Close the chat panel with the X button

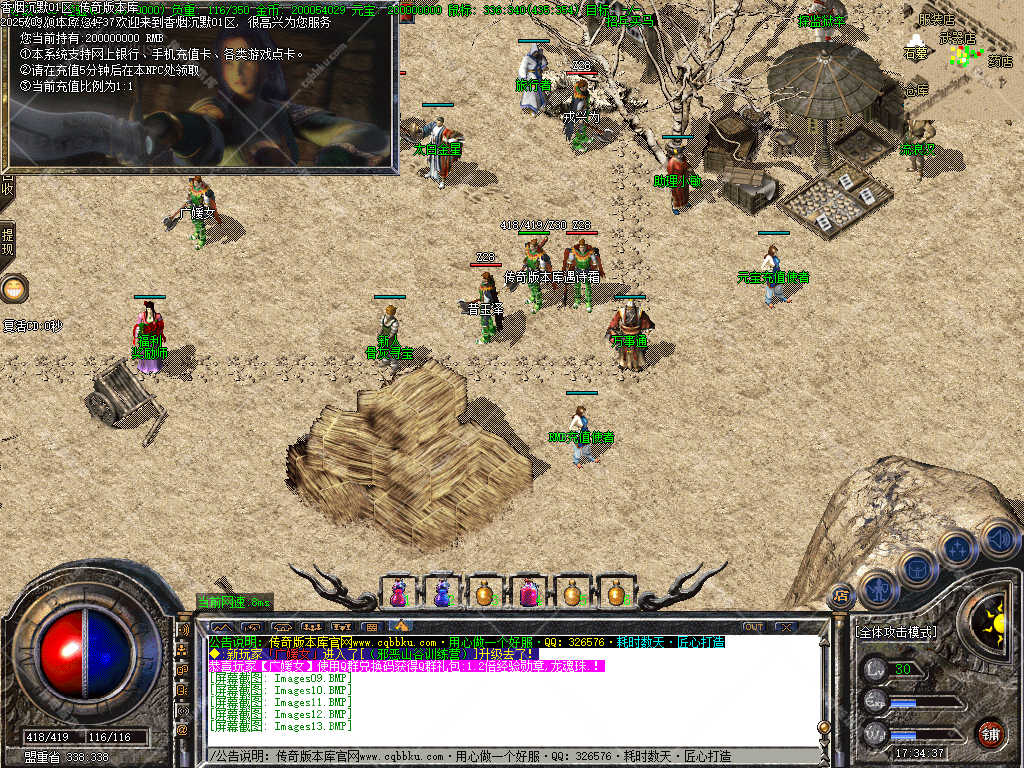click(x=786, y=627)
